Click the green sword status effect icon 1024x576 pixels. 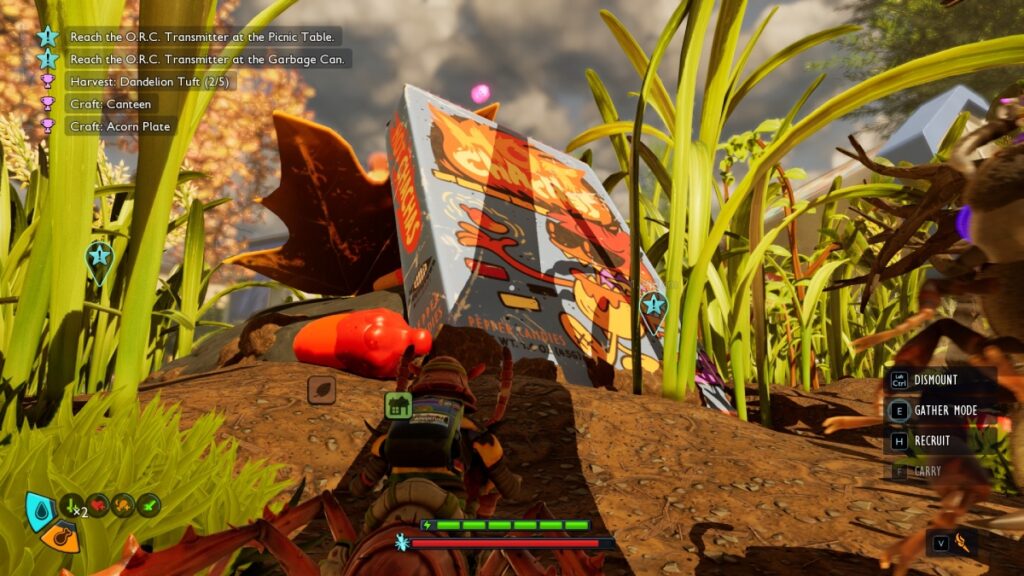tap(149, 506)
